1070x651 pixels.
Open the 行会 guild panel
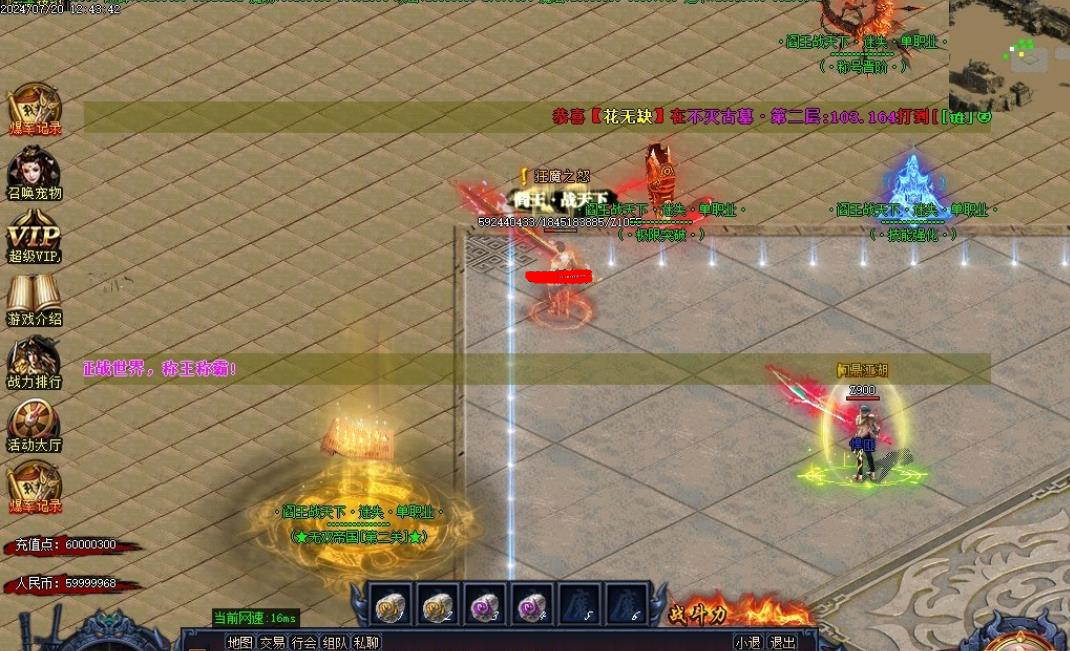[x=304, y=643]
